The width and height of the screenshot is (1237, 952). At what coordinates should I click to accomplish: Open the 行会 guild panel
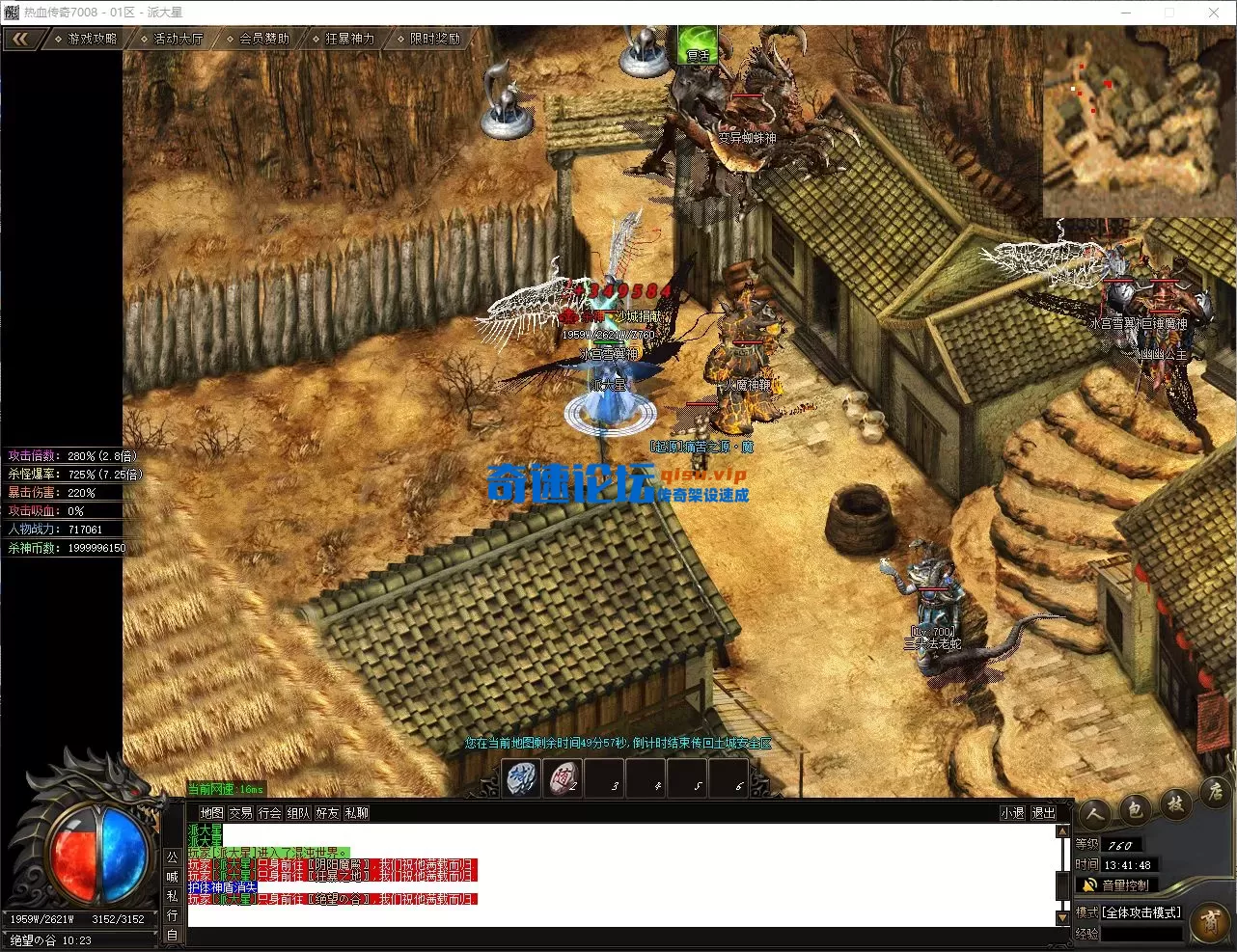point(269,813)
